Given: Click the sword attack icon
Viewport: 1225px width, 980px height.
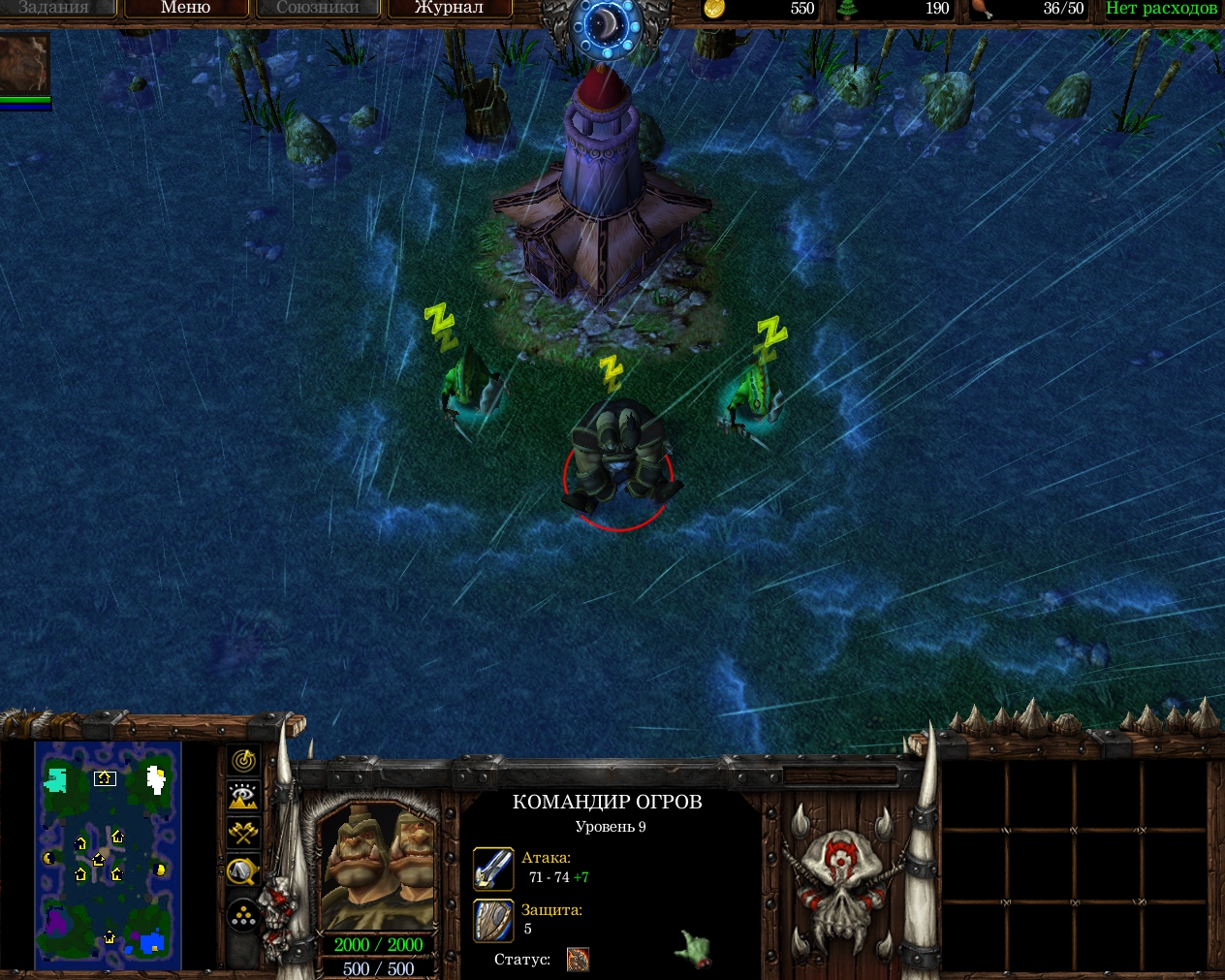Looking at the screenshot, I should point(493,869).
